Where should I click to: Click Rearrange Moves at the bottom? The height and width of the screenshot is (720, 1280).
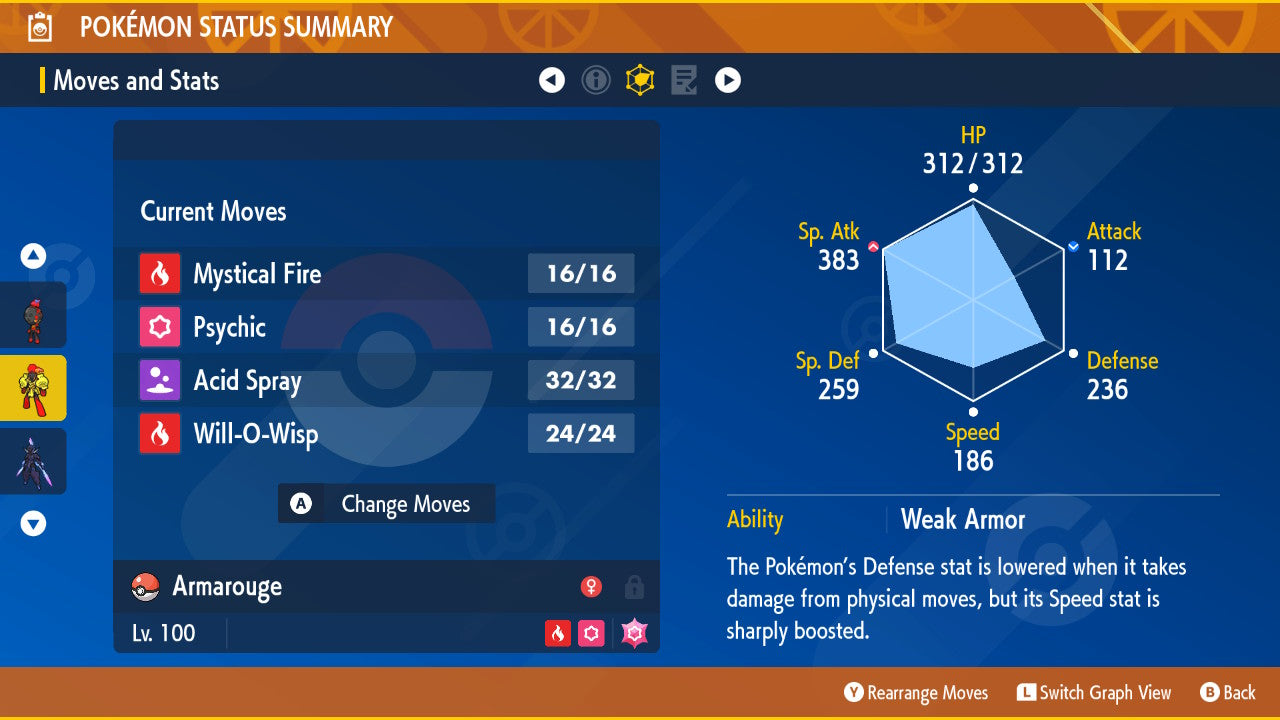point(915,692)
